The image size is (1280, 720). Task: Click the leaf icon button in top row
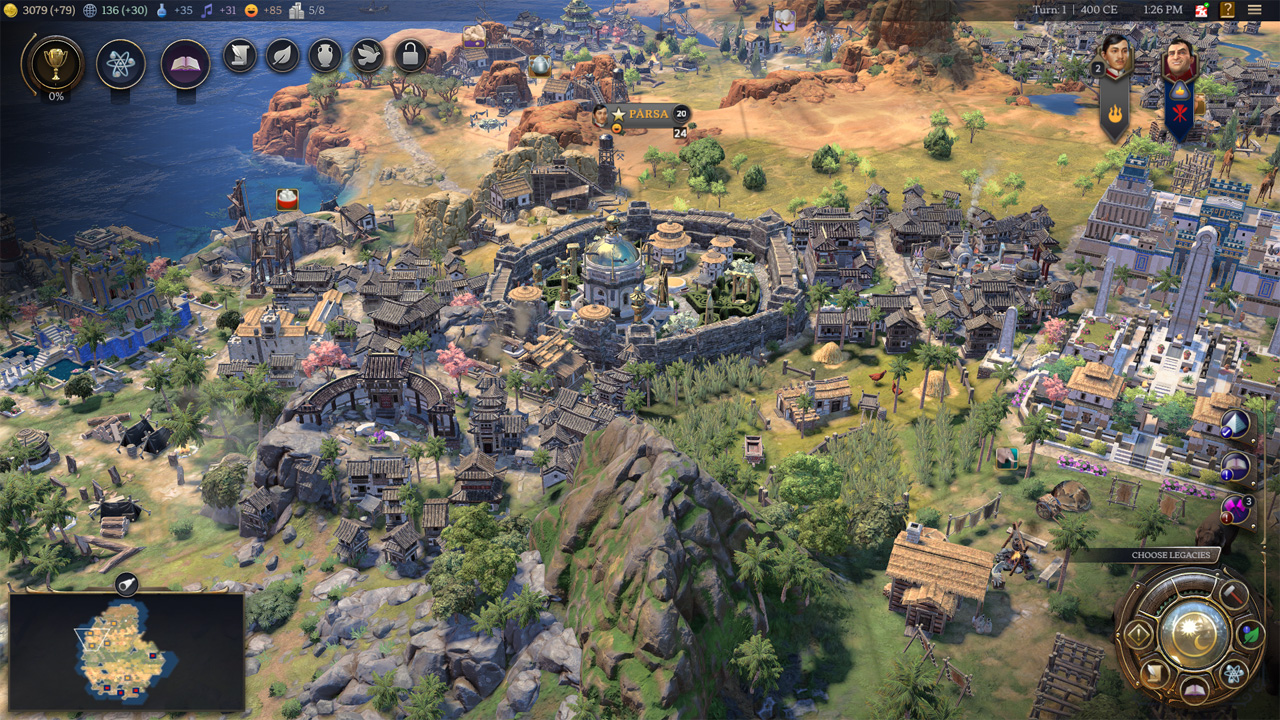[283, 55]
